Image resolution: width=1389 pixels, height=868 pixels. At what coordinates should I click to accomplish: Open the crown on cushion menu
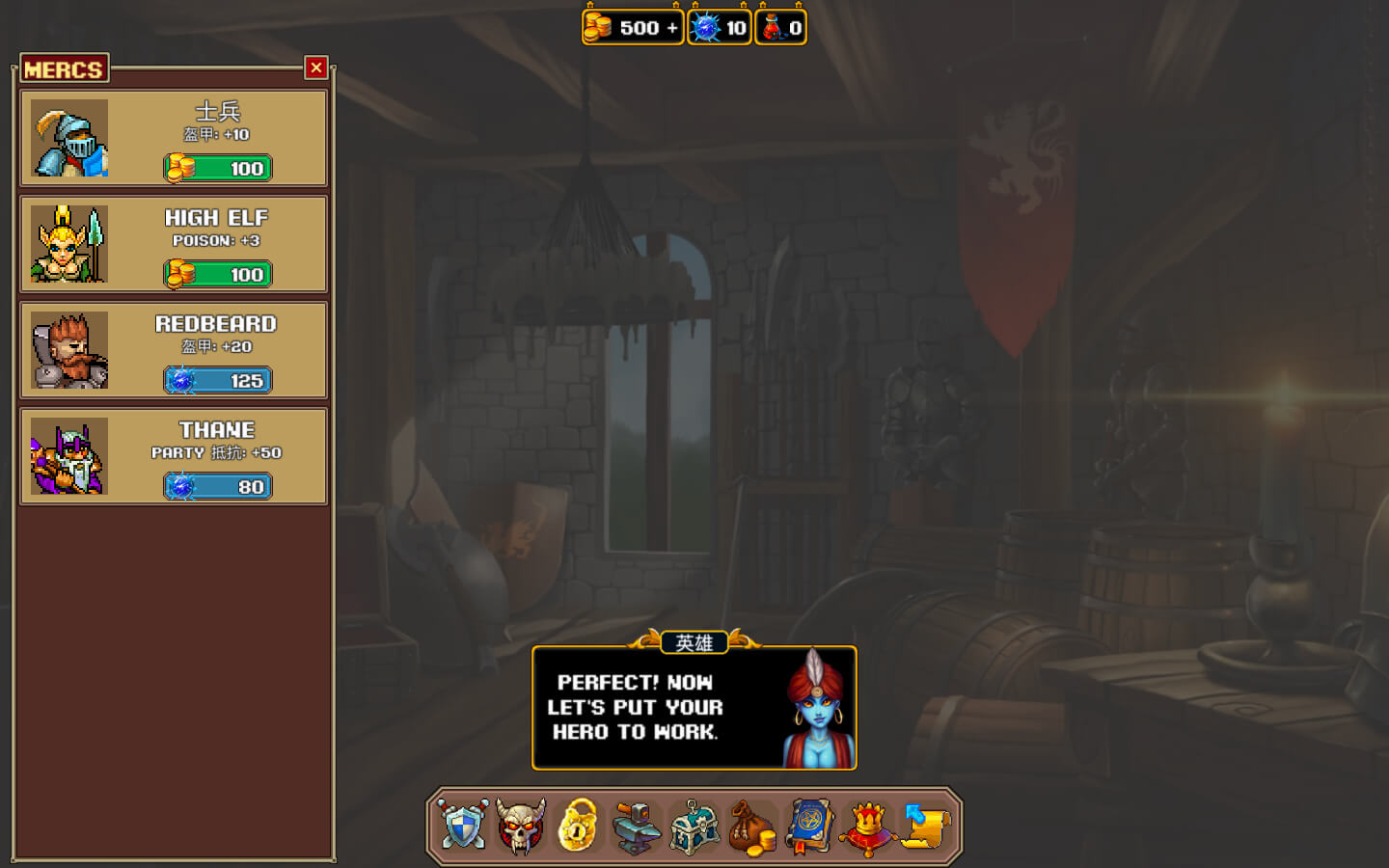coord(868,827)
